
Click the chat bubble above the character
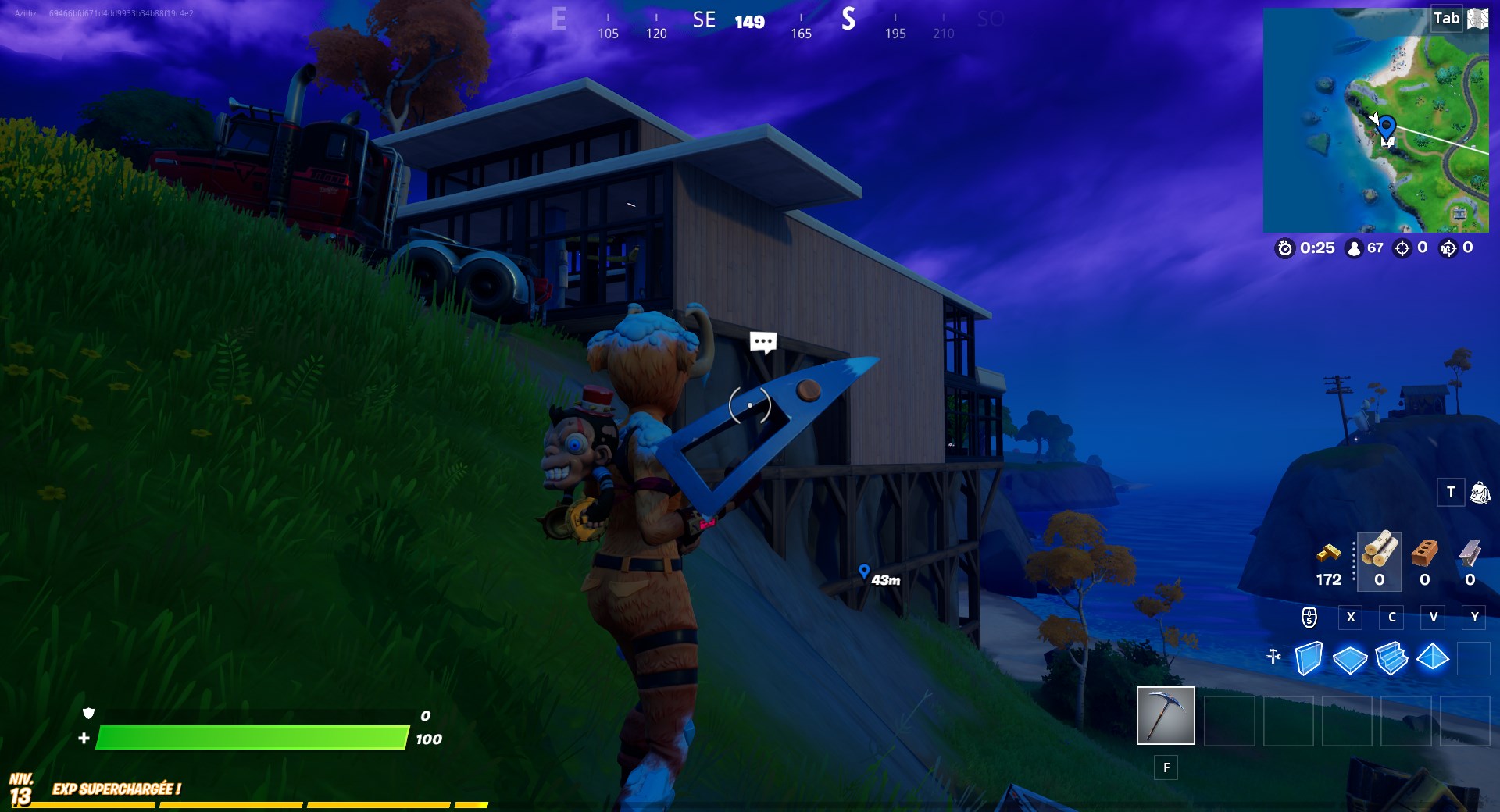click(762, 342)
